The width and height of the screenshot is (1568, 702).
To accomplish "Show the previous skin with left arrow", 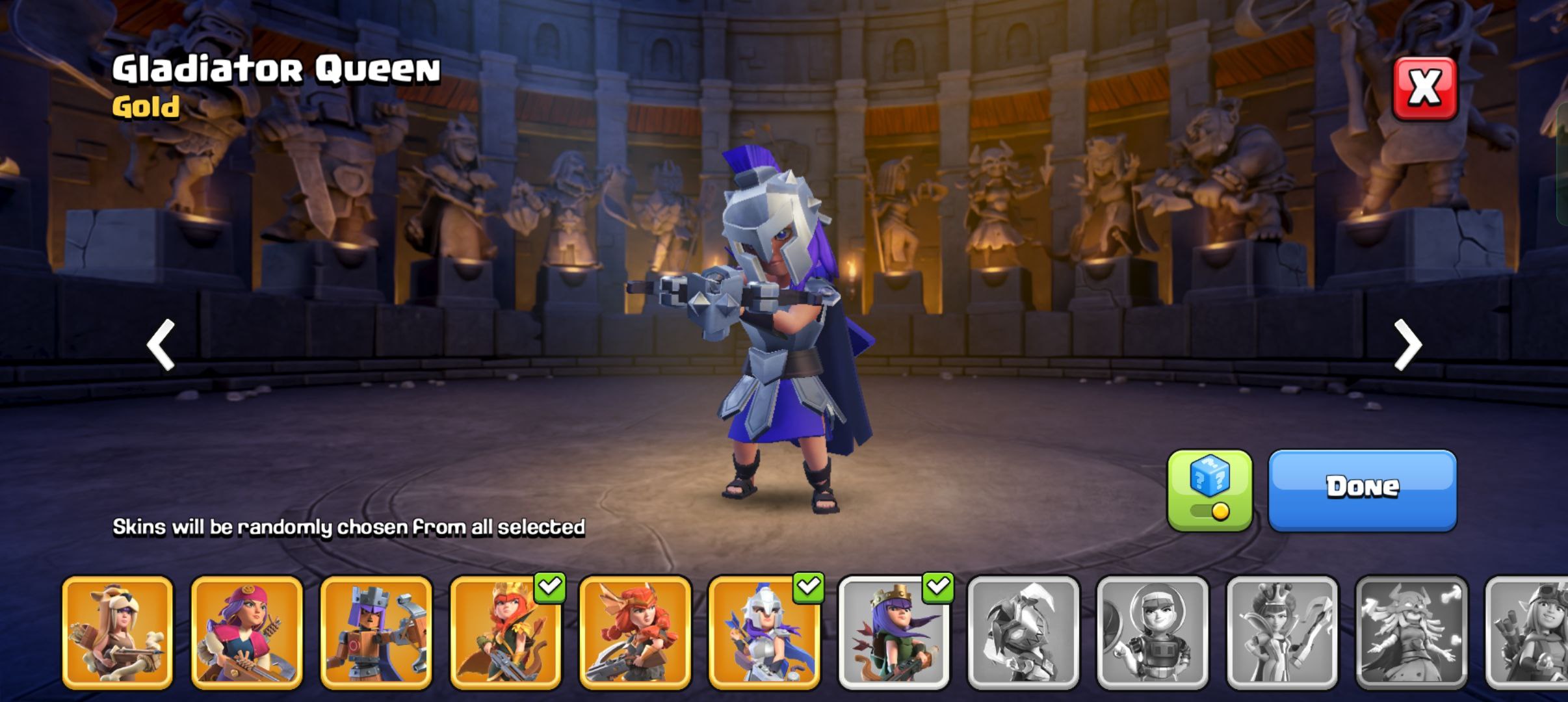I will (x=161, y=344).
